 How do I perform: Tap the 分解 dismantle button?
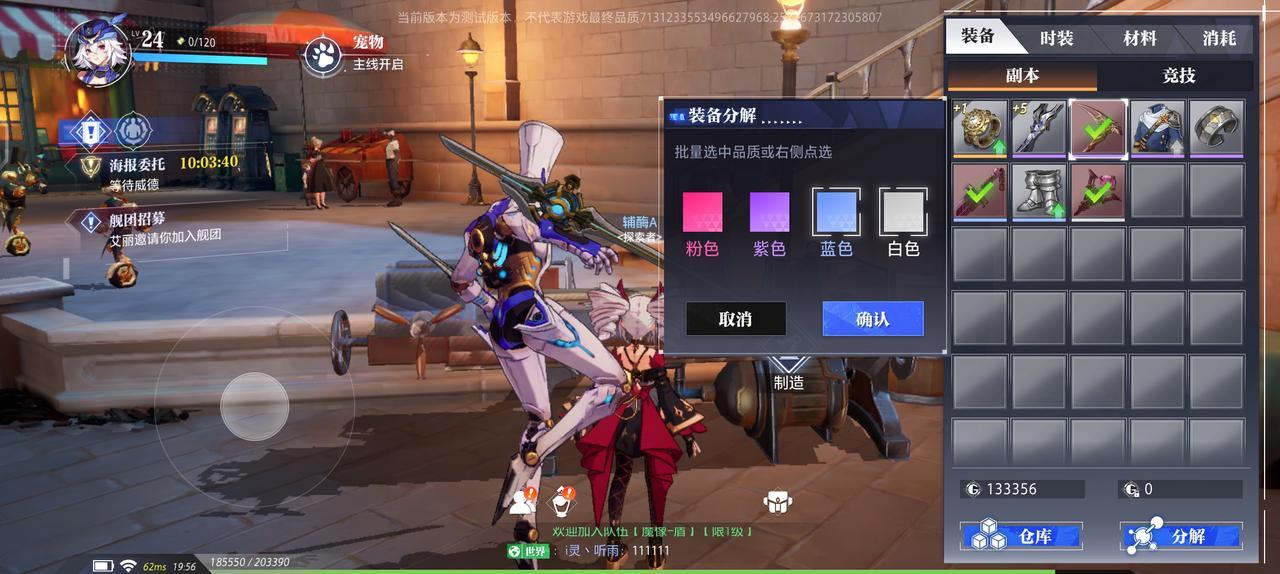(1181, 536)
